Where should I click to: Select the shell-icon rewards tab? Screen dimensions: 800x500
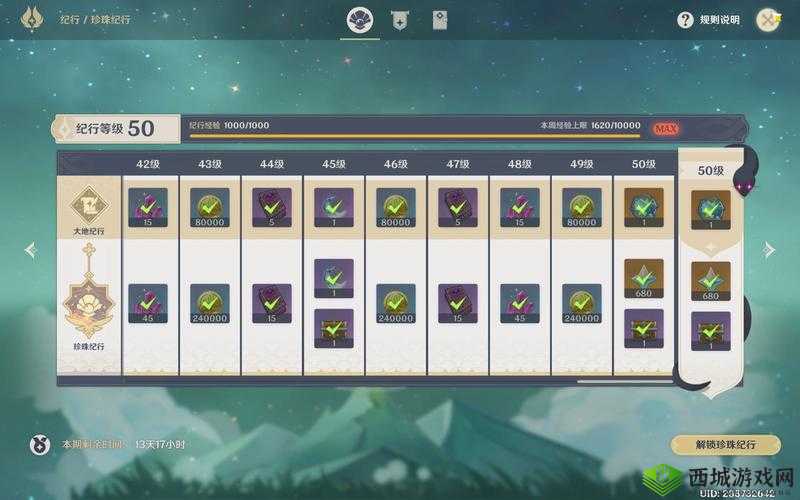point(359,20)
